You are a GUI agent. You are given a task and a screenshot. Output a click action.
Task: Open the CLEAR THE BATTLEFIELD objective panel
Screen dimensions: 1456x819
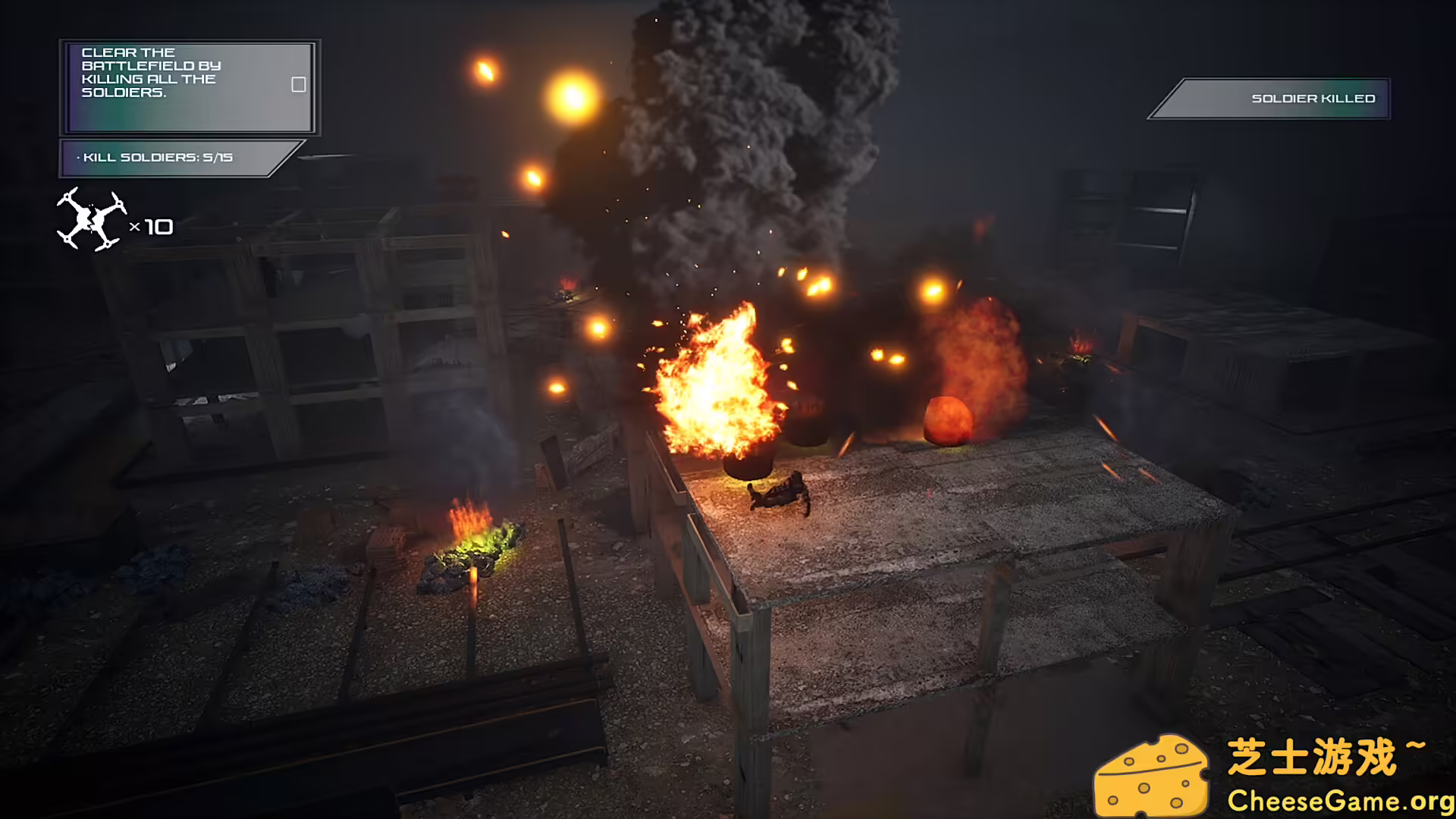coord(188,86)
